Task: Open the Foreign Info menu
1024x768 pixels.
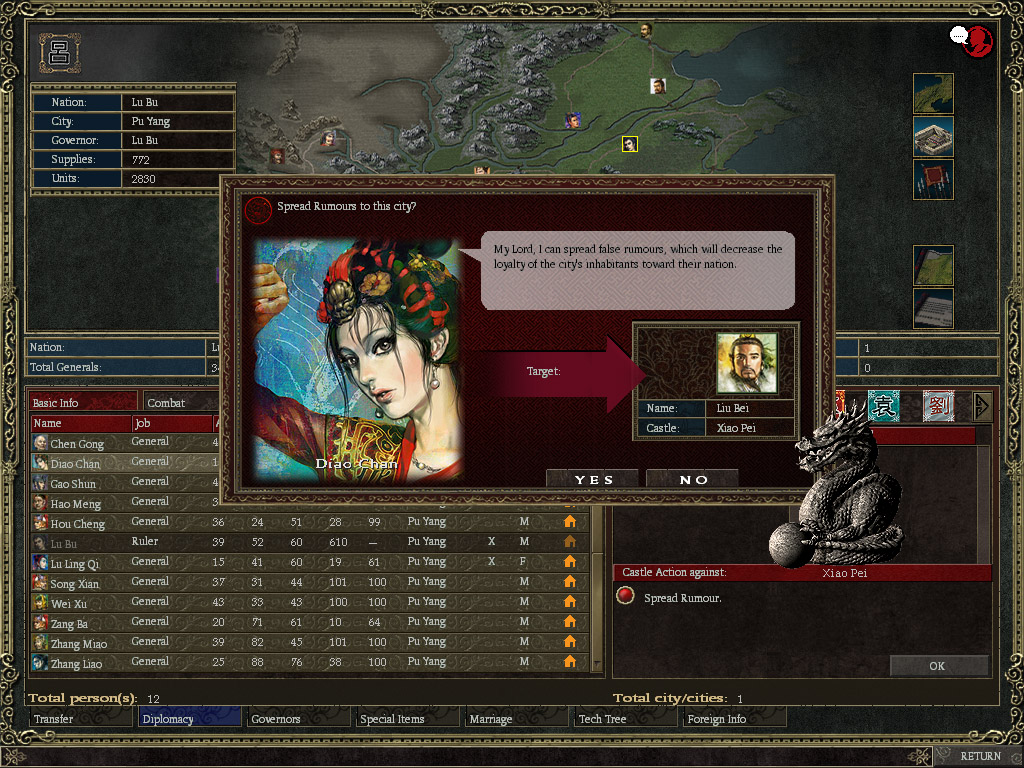Action: [x=735, y=719]
